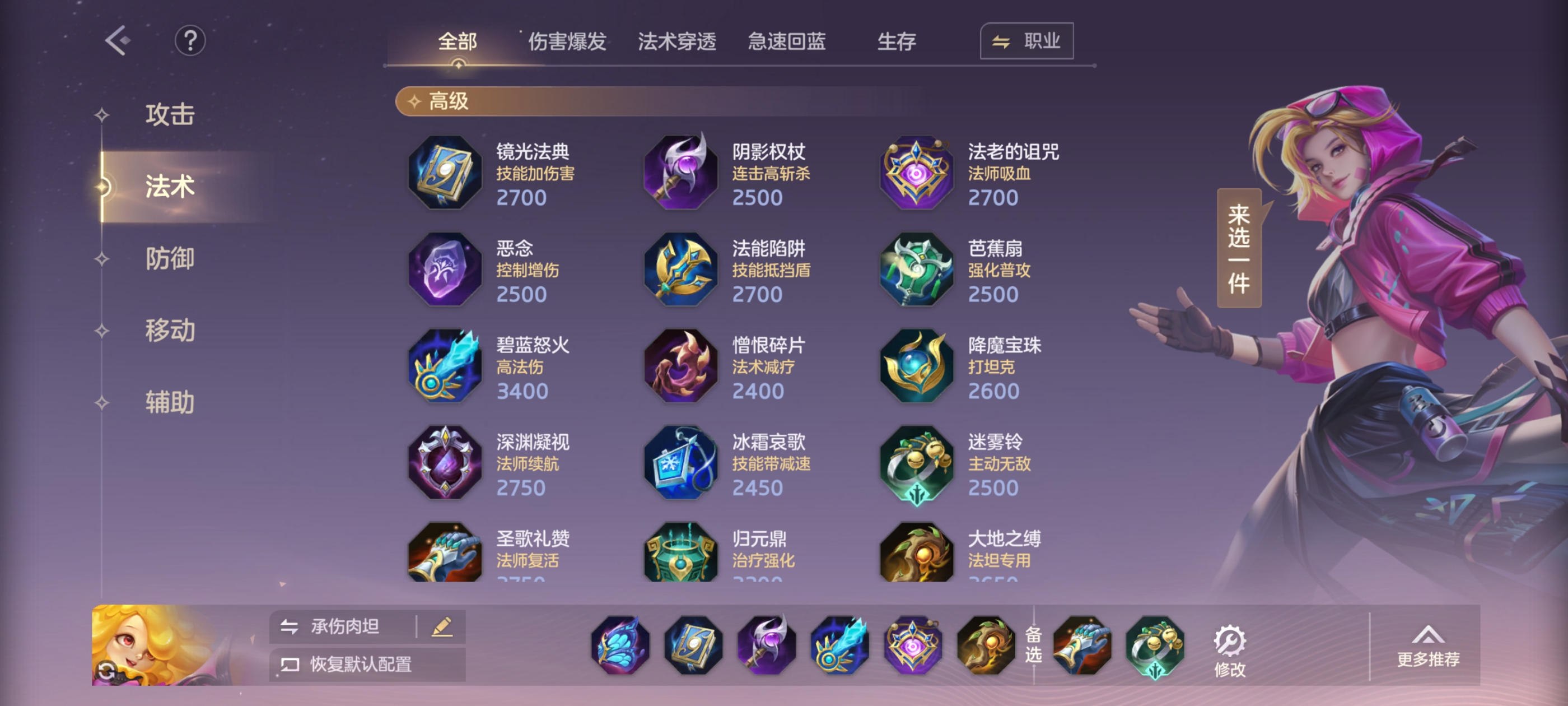Switch to the 防御 category
The image size is (1568, 706).
(170, 259)
